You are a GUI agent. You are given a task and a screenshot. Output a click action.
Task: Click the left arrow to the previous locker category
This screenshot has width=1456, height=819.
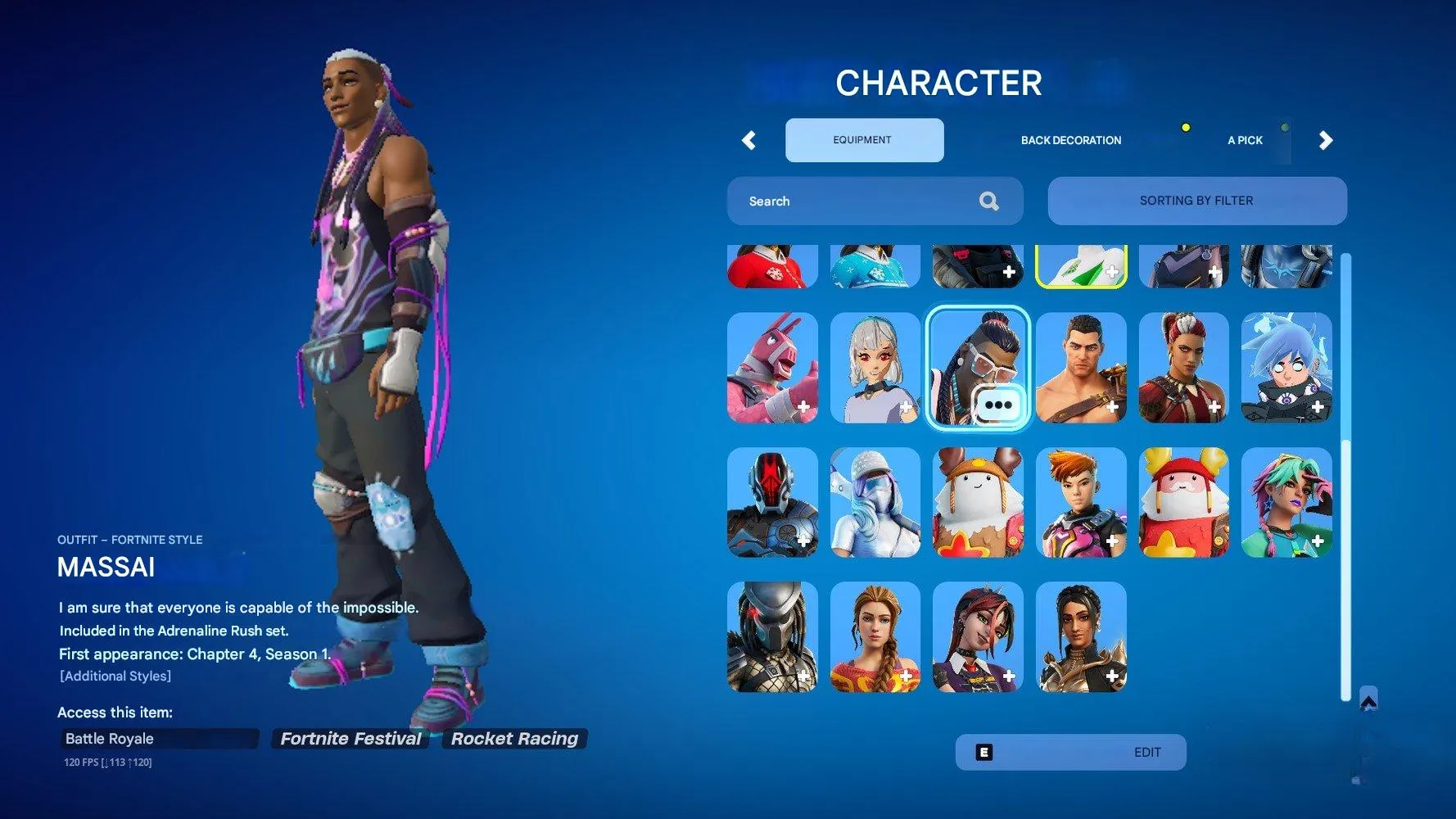point(748,140)
